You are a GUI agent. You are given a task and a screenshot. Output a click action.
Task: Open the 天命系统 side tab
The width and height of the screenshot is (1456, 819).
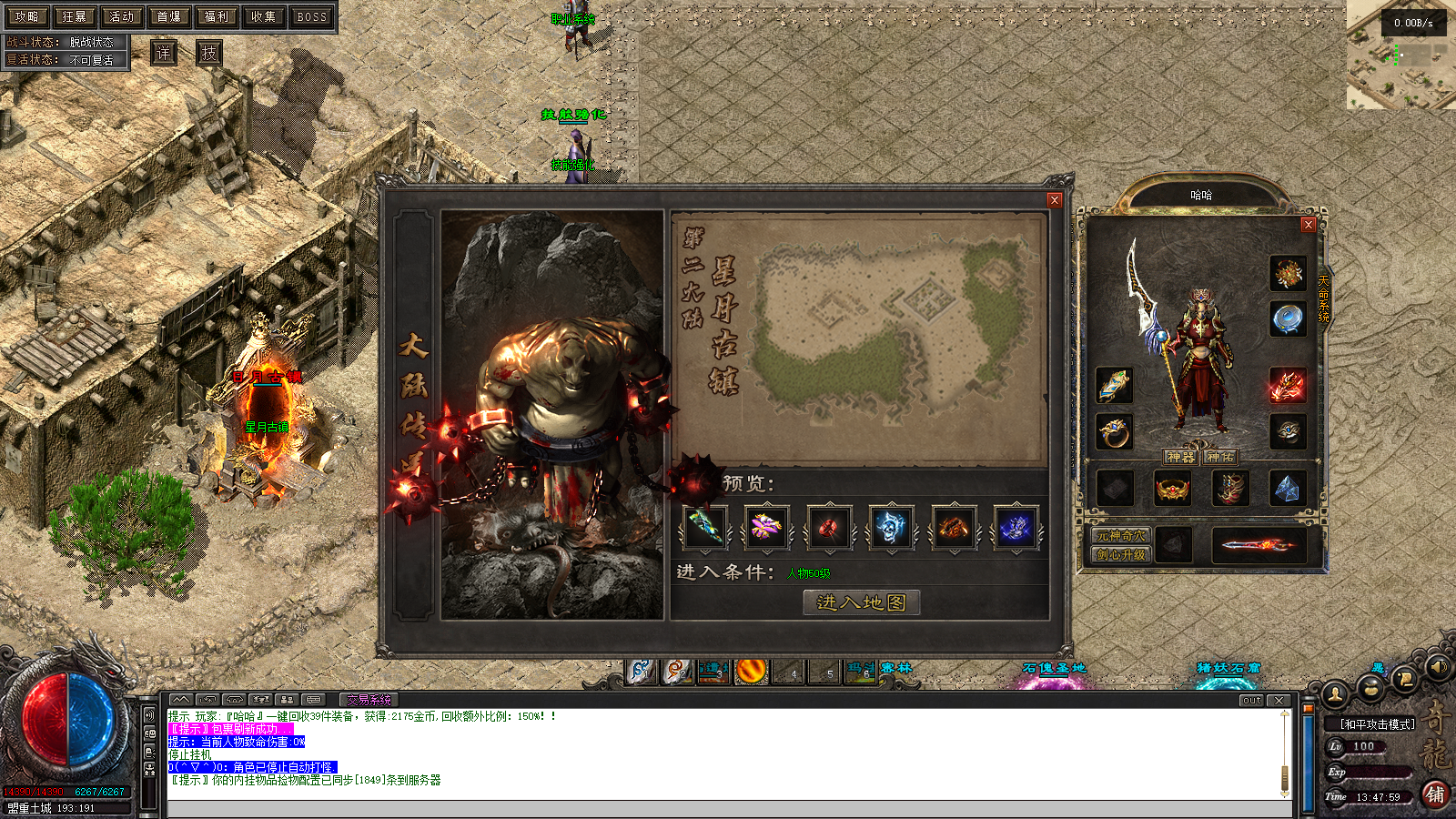pyautogui.click(x=1324, y=298)
